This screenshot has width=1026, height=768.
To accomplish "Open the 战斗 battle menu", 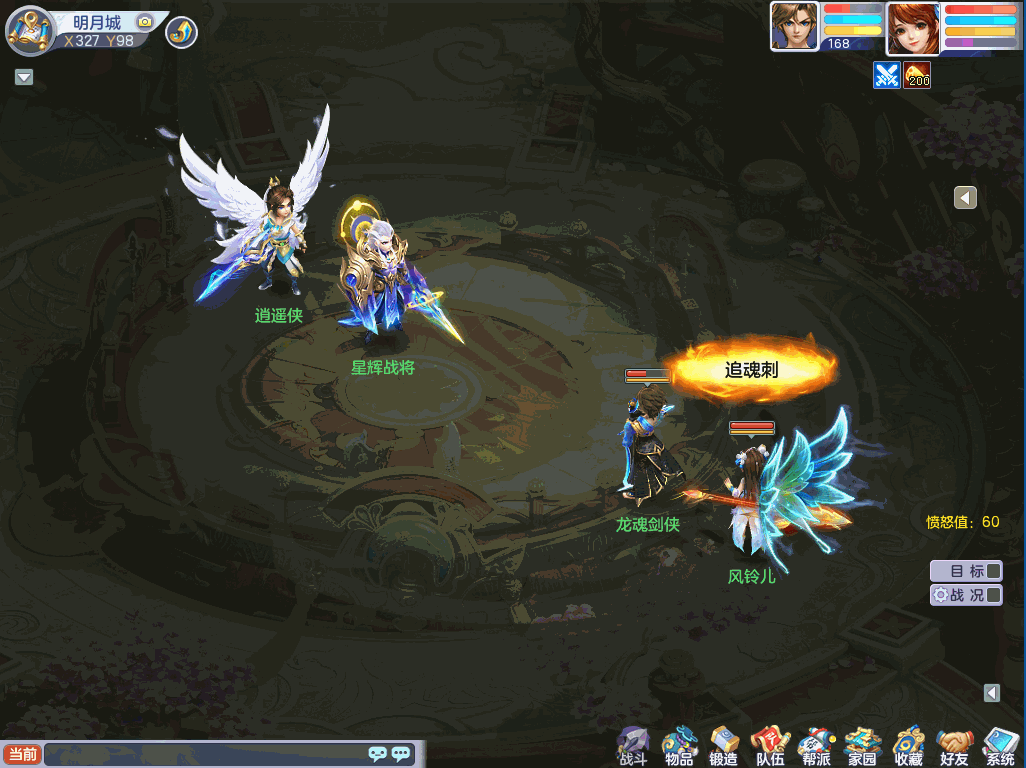I will click(633, 745).
